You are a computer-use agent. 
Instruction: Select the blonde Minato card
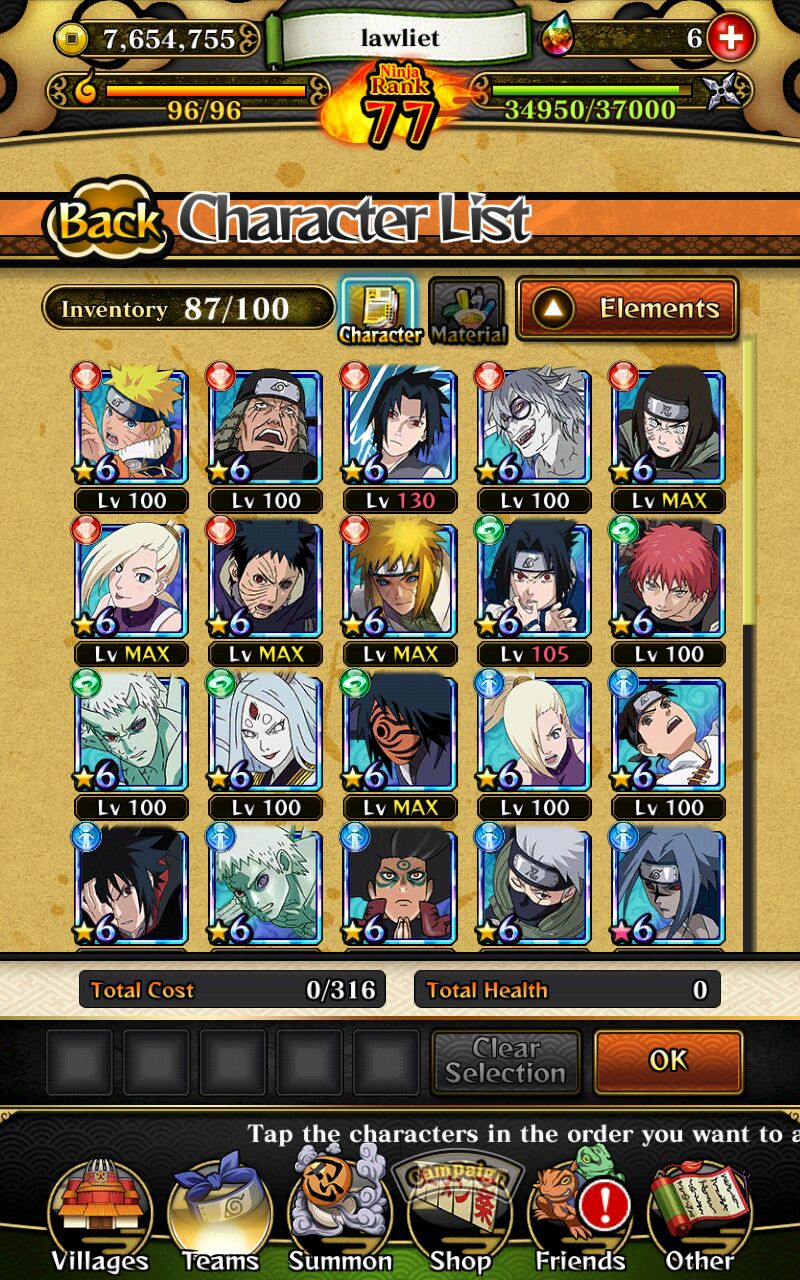tap(400, 580)
